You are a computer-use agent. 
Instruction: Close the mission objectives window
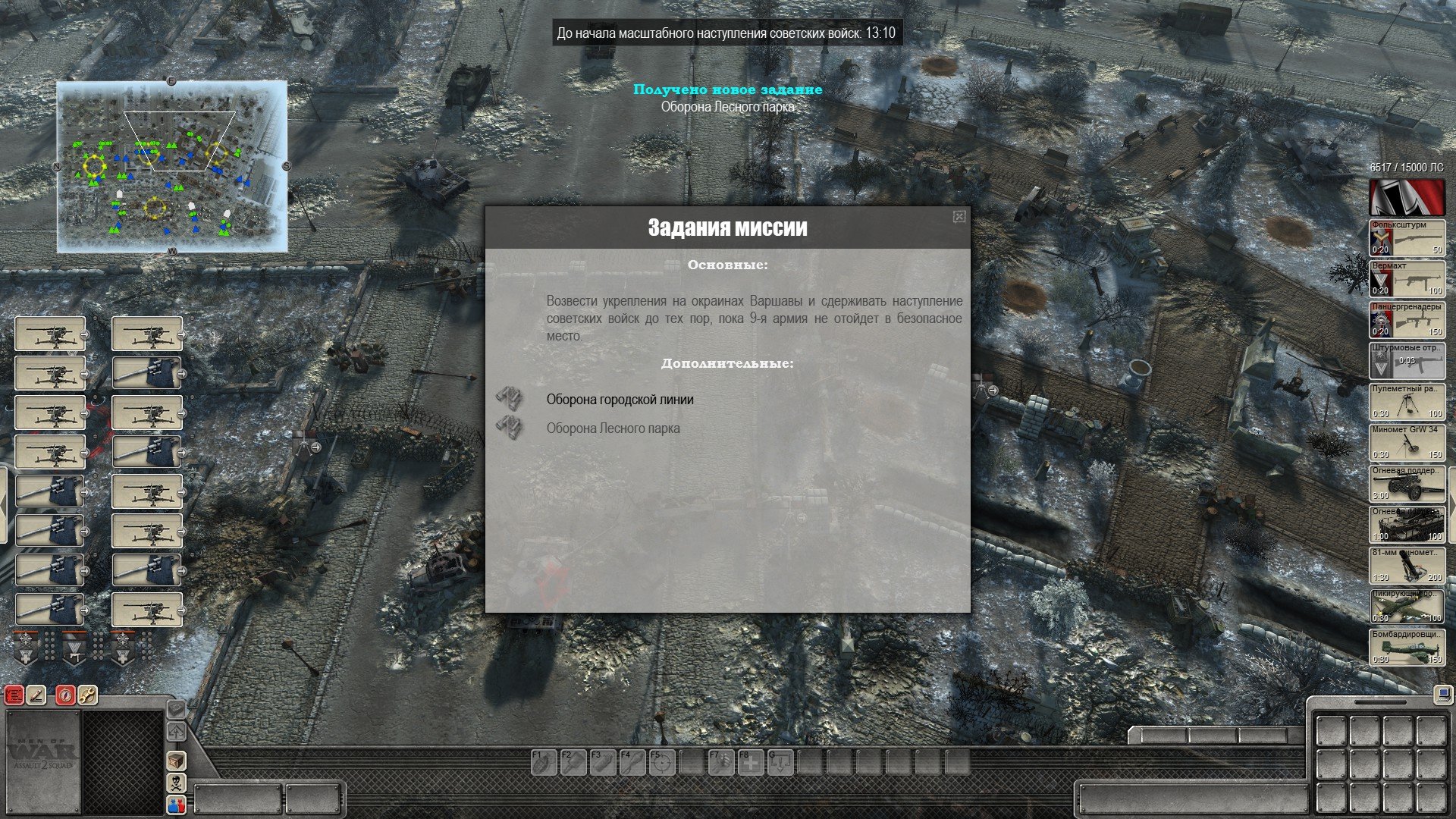pyautogui.click(x=959, y=217)
